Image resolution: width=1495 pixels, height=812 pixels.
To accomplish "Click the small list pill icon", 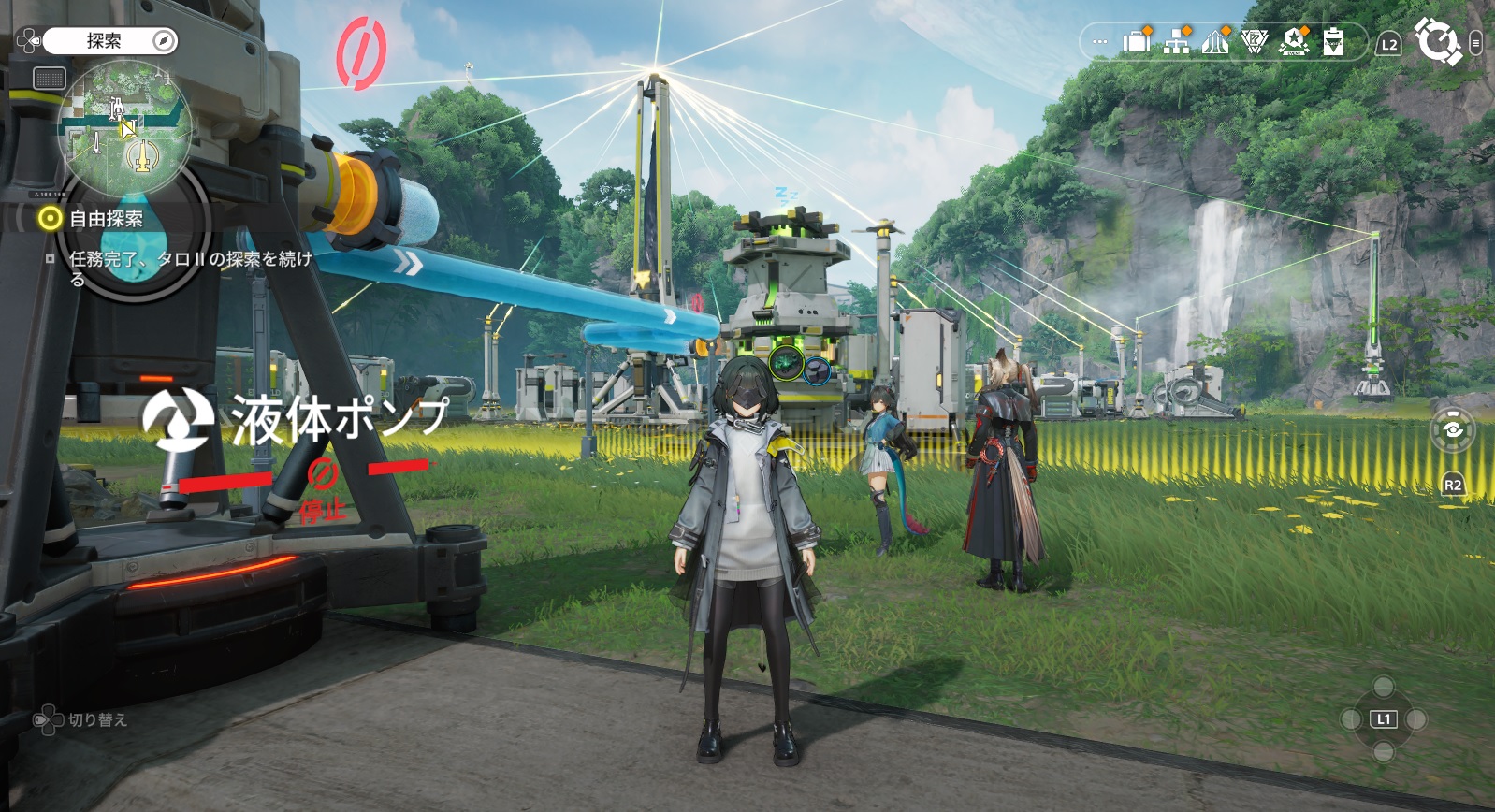I will coord(1475,43).
